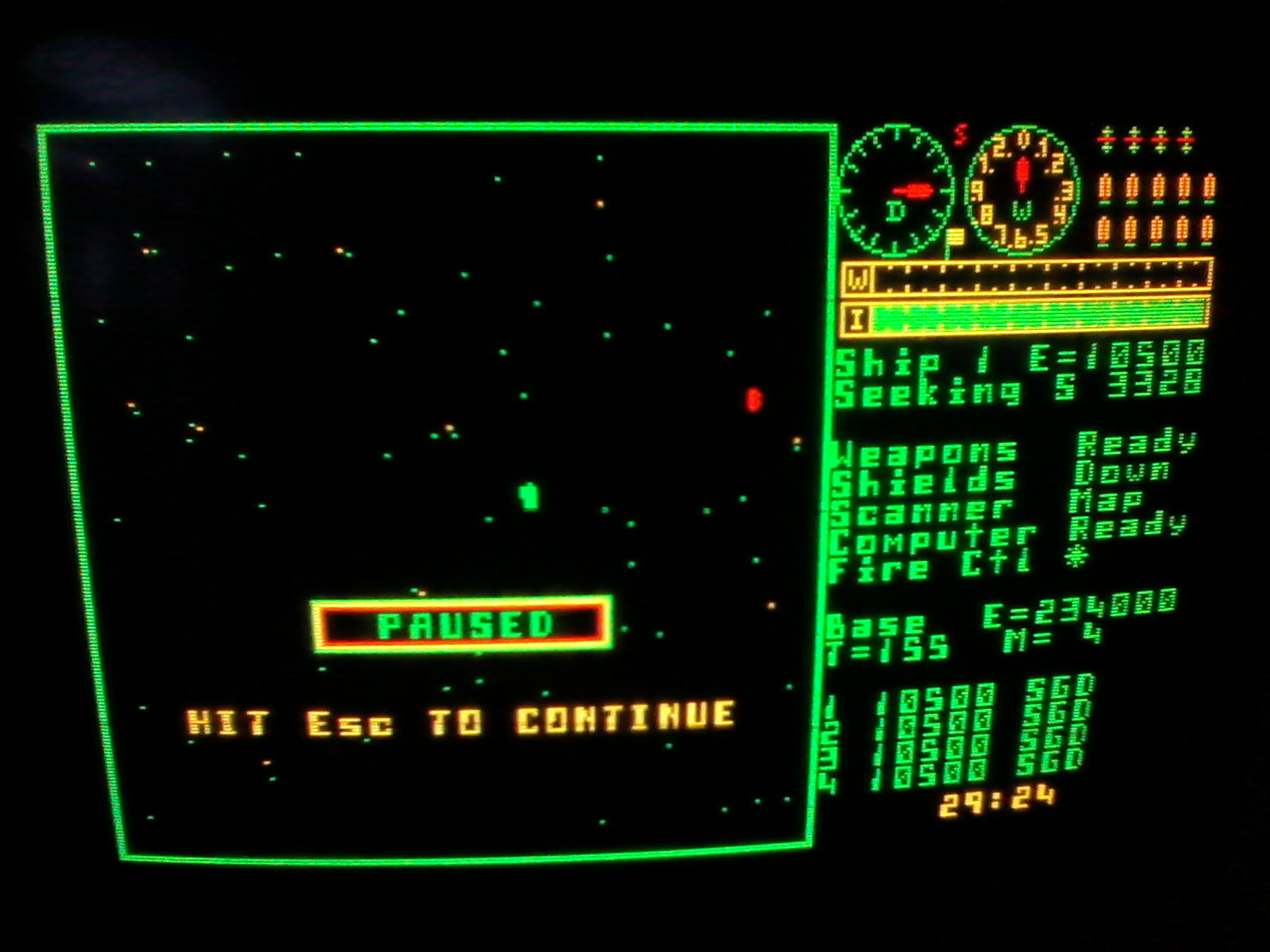
Task: Click the I impulse power bar
Action: (x=1026, y=317)
